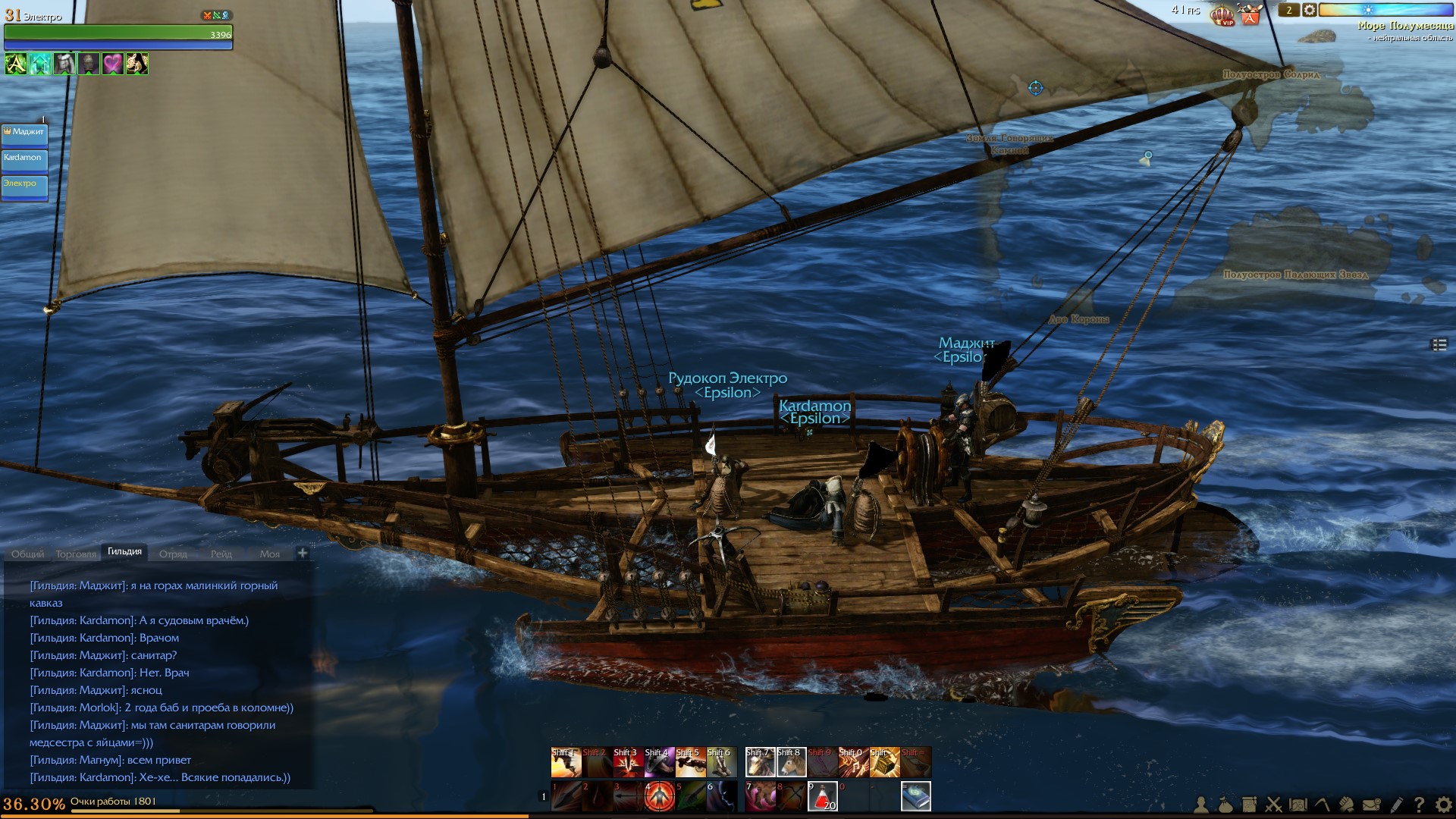Screen dimensions: 1456x819
Task: Open the Торговля chat tab
Action: pos(76,554)
